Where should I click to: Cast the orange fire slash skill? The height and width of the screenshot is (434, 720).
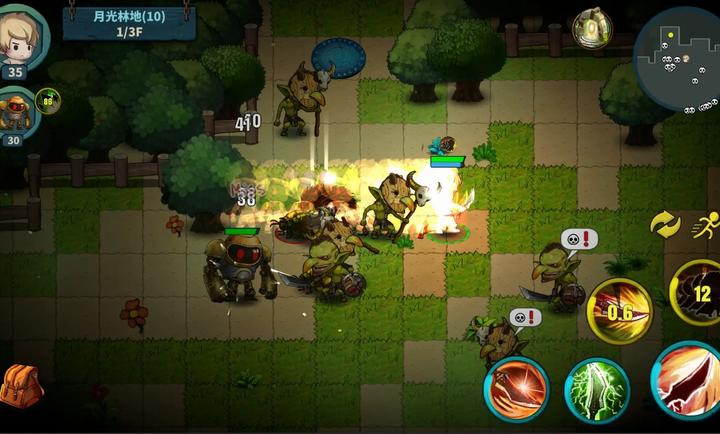516,389
